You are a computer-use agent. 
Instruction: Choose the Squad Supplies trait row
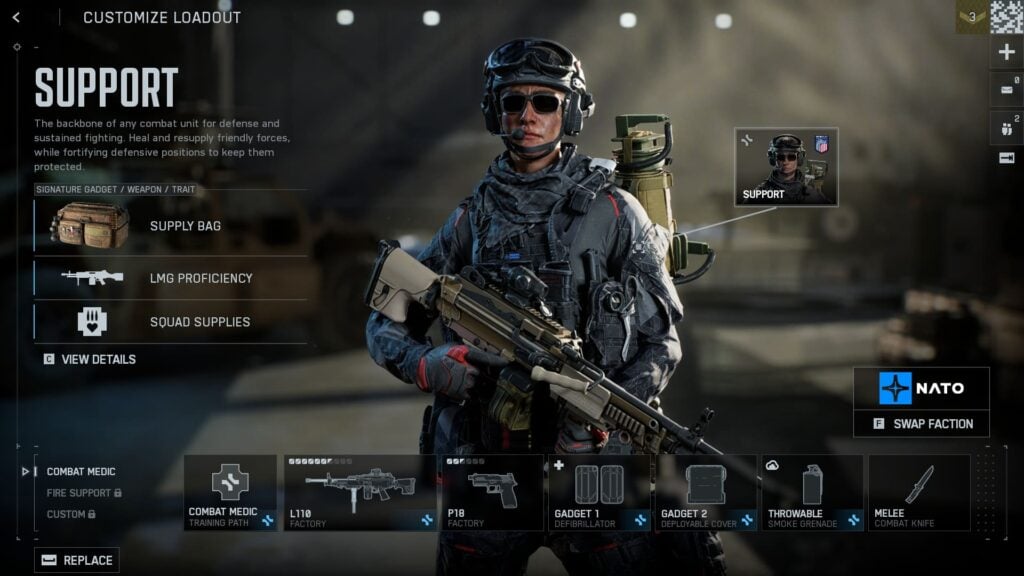[x=170, y=322]
